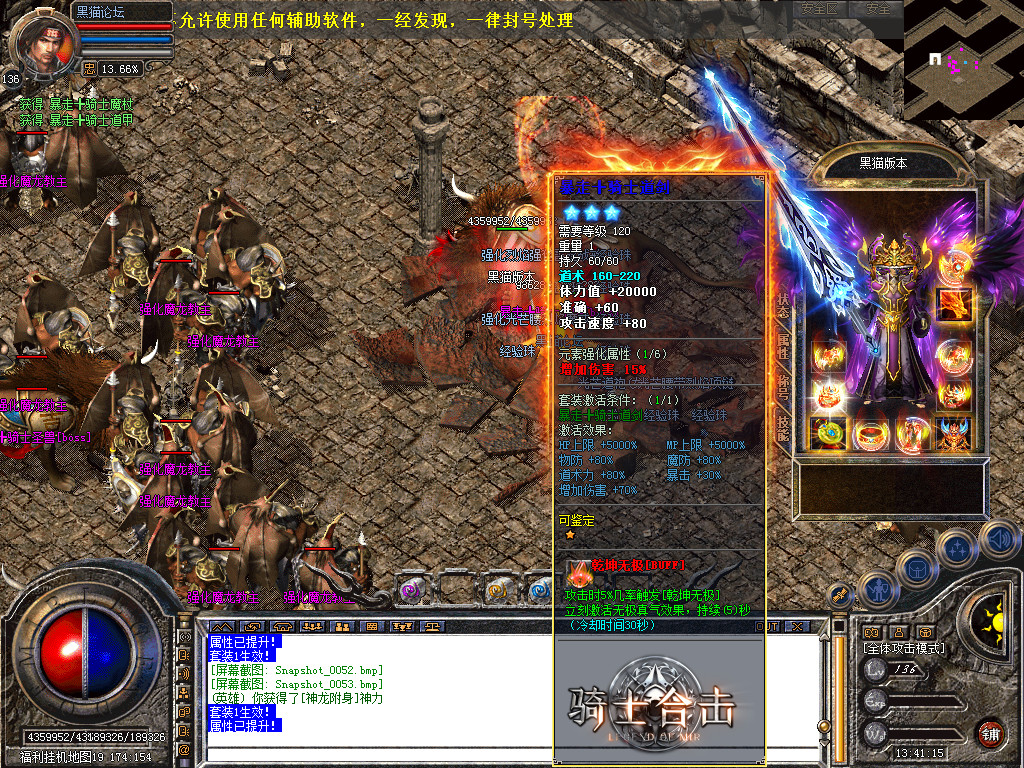1024x768 pixels.
Task: Toggle the sound speaker button
Action: pyautogui.click(x=997, y=539)
